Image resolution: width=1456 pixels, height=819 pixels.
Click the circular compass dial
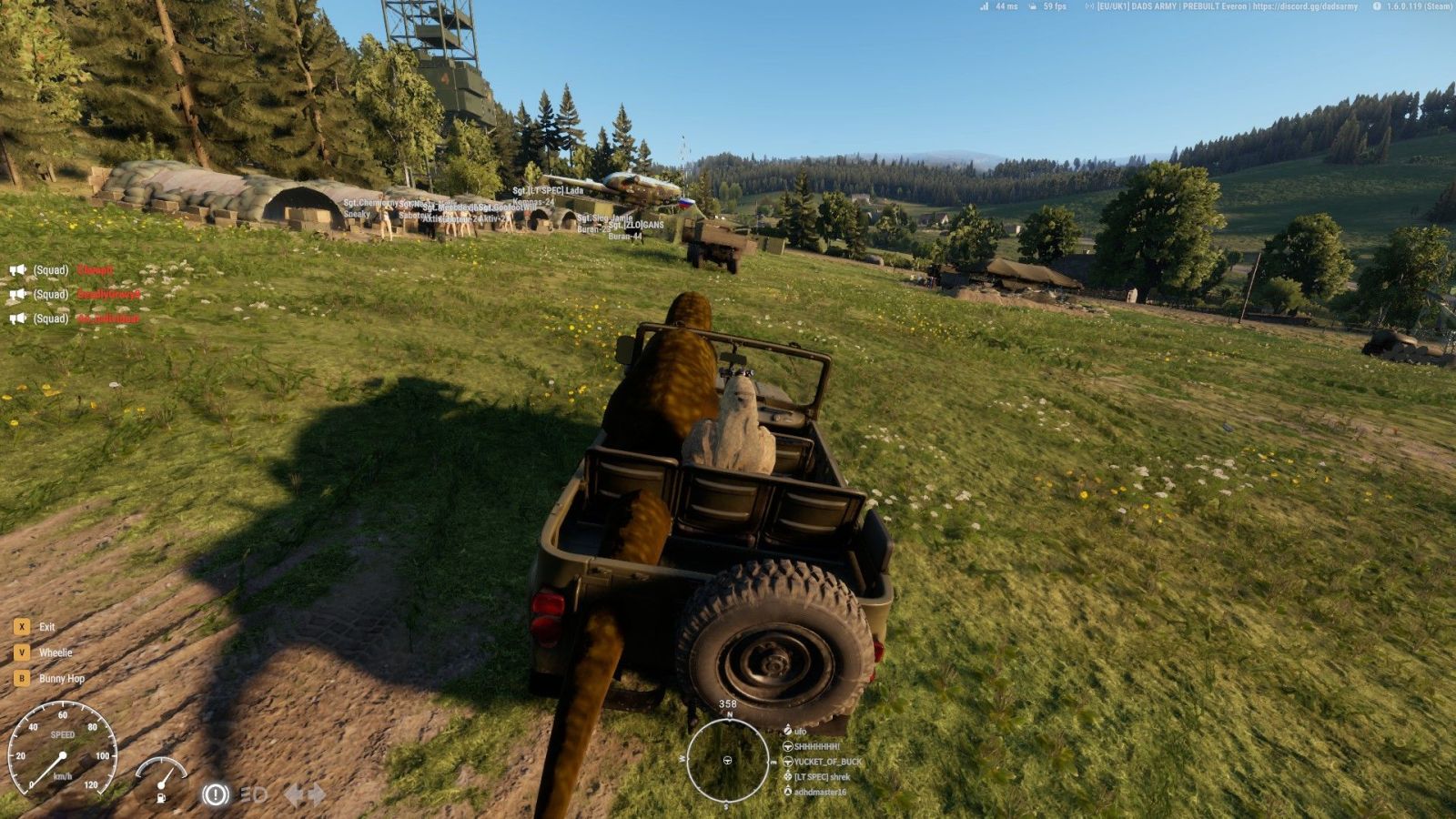(727, 760)
